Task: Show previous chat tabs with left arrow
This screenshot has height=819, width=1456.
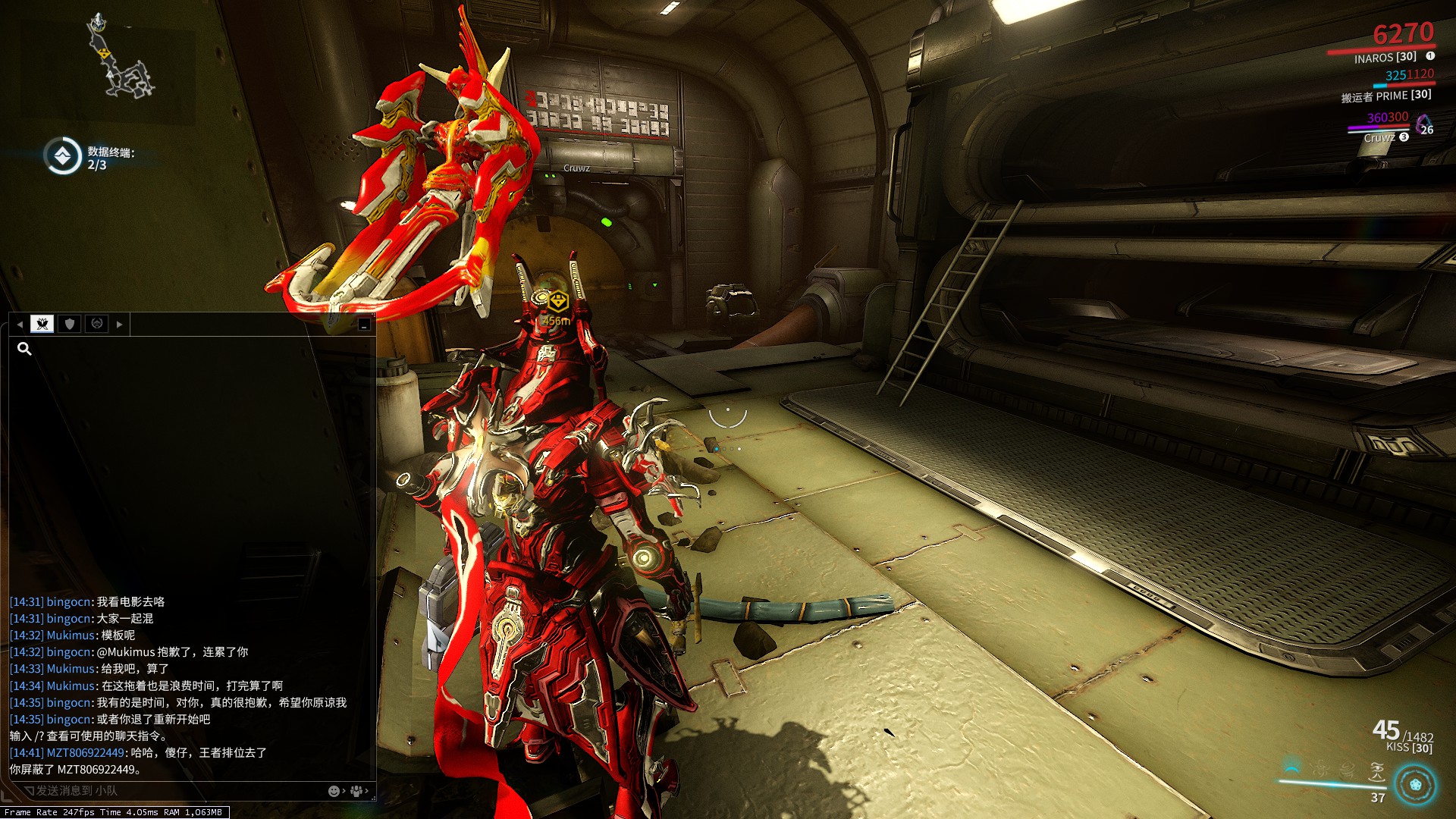Action: coord(20,324)
